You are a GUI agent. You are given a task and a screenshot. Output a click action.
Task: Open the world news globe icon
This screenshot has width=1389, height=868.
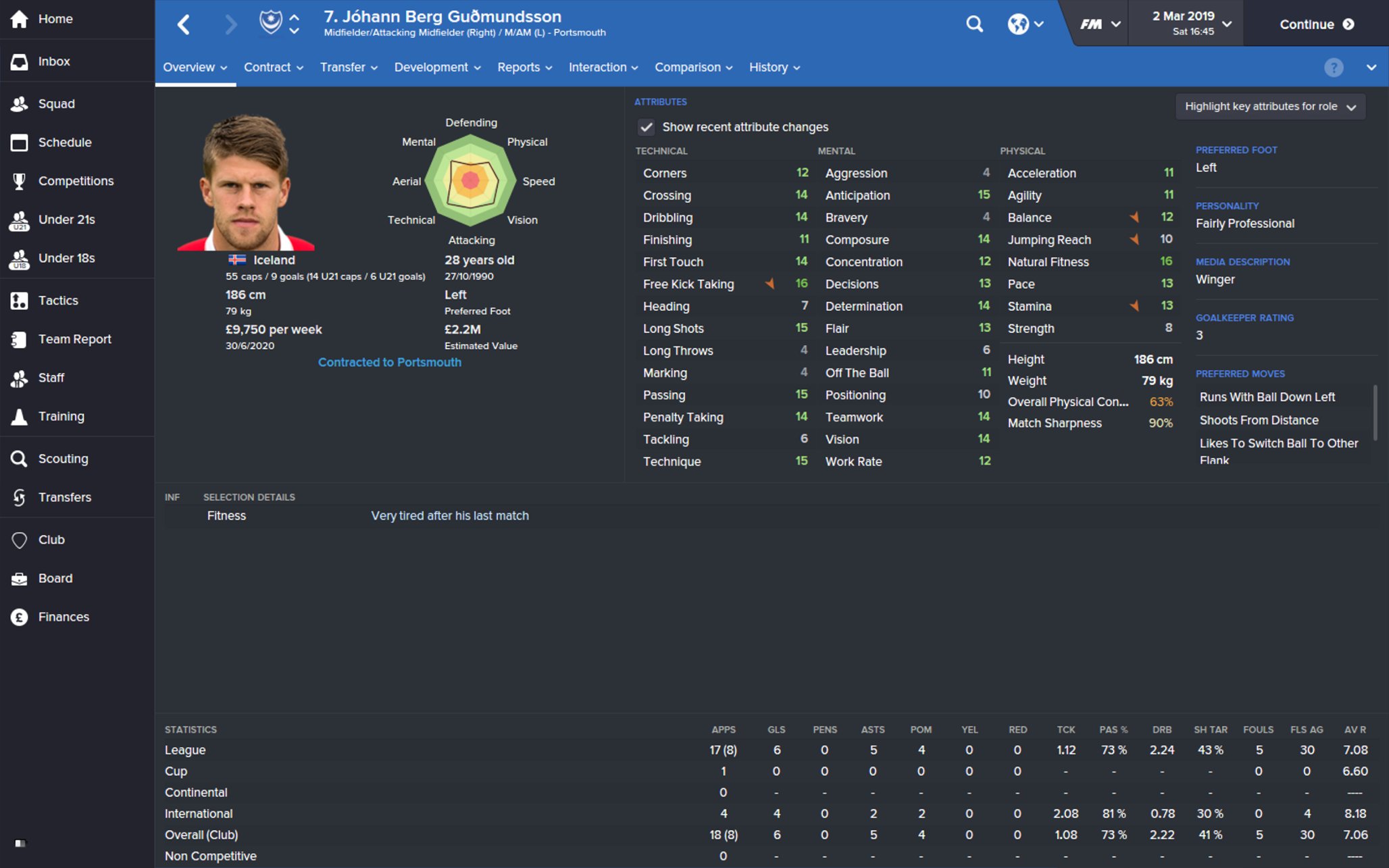[x=1019, y=24]
